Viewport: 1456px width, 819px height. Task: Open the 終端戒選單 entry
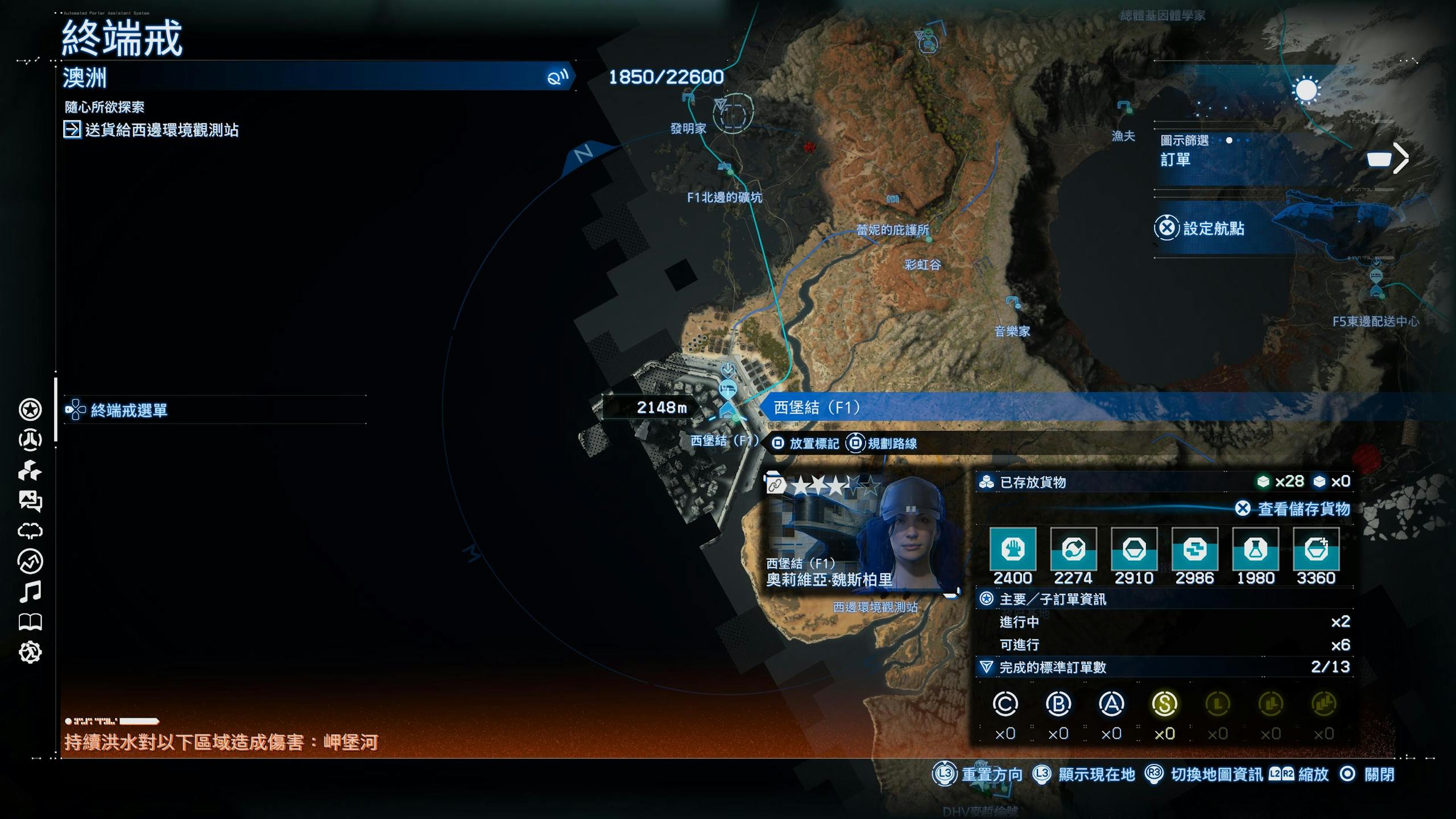pyautogui.click(x=129, y=410)
